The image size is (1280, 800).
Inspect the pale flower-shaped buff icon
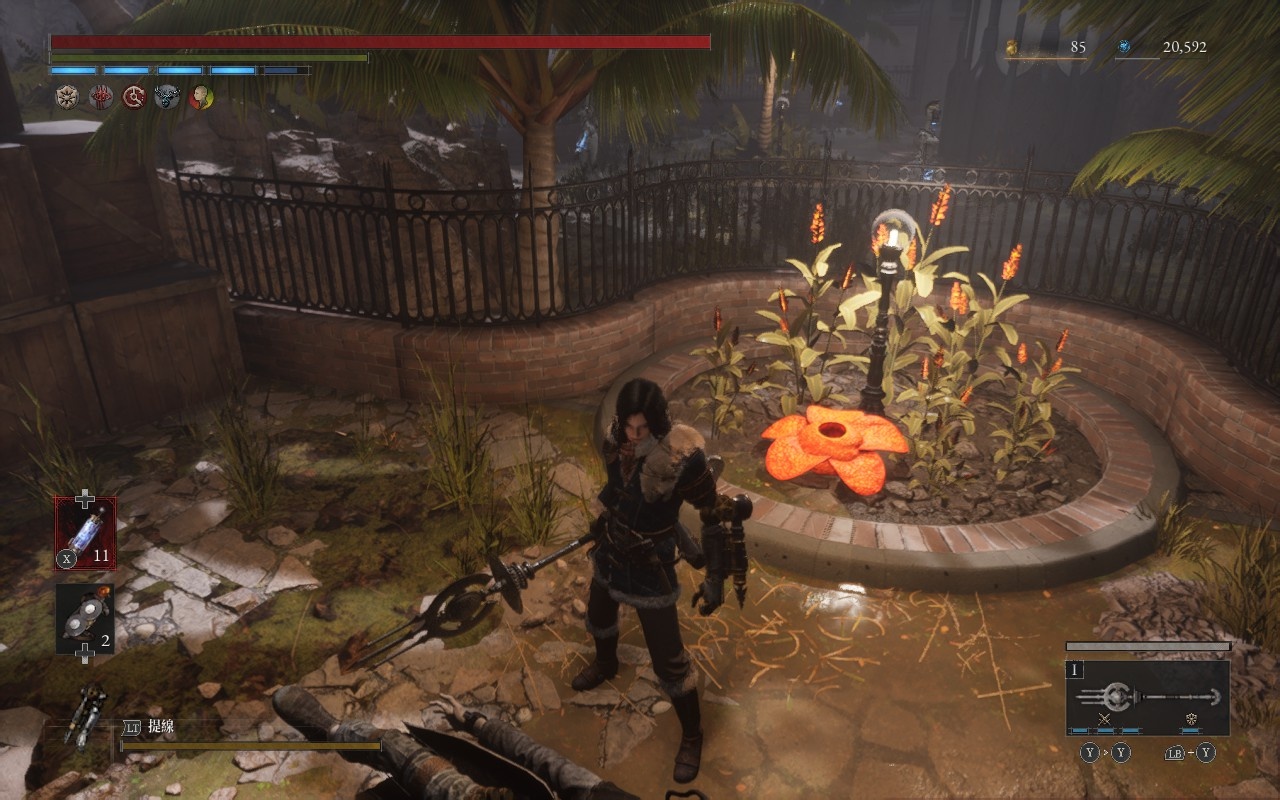click(67, 97)
